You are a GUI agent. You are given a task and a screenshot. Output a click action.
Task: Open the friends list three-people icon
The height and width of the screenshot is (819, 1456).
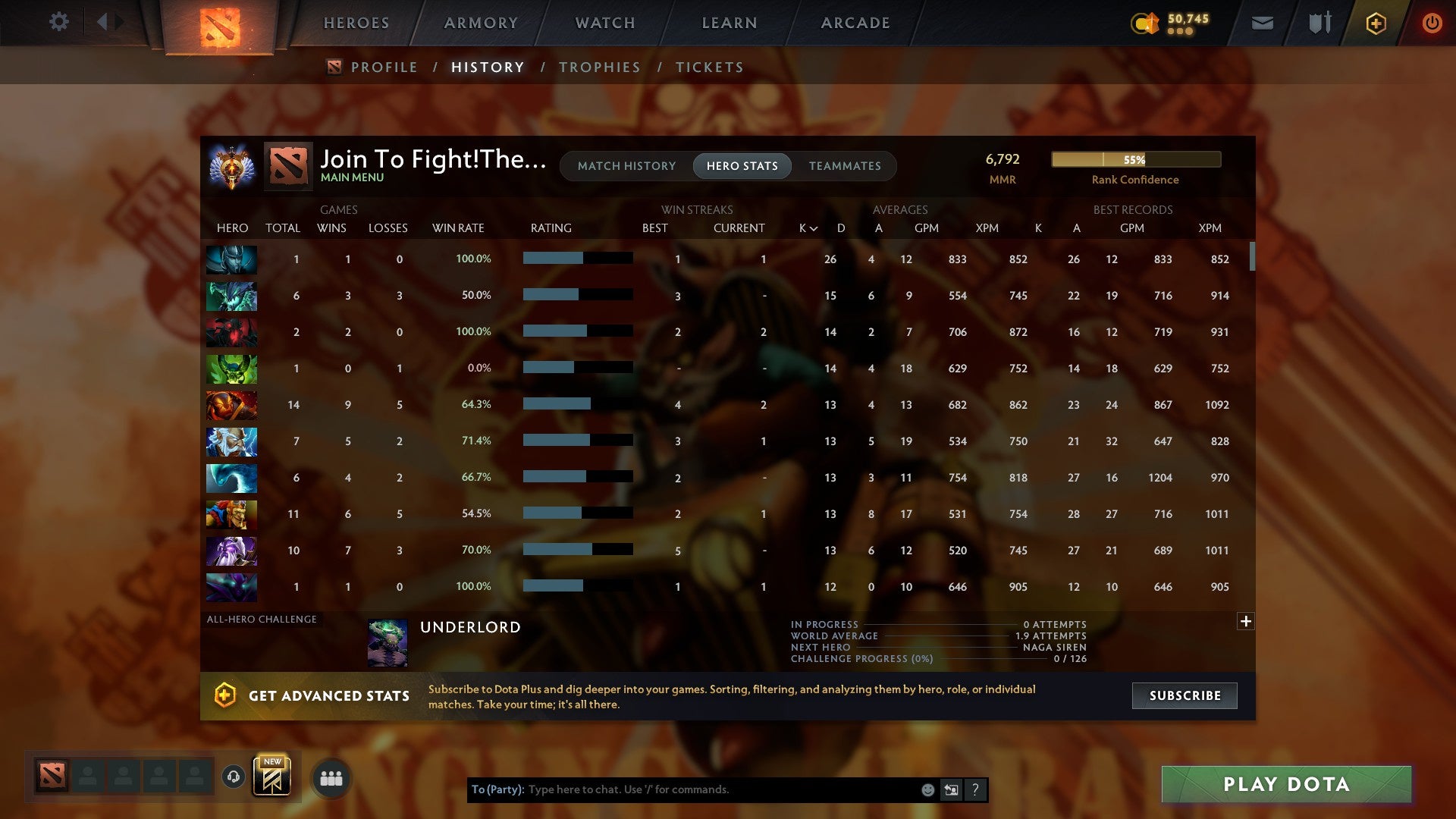pyautogui.click(x=331, y=777)
